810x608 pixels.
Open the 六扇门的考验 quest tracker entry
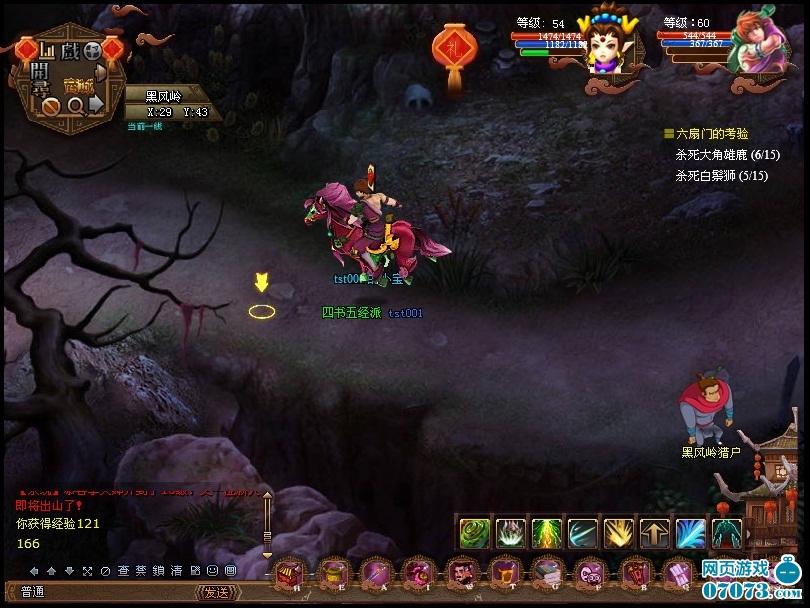712,133
